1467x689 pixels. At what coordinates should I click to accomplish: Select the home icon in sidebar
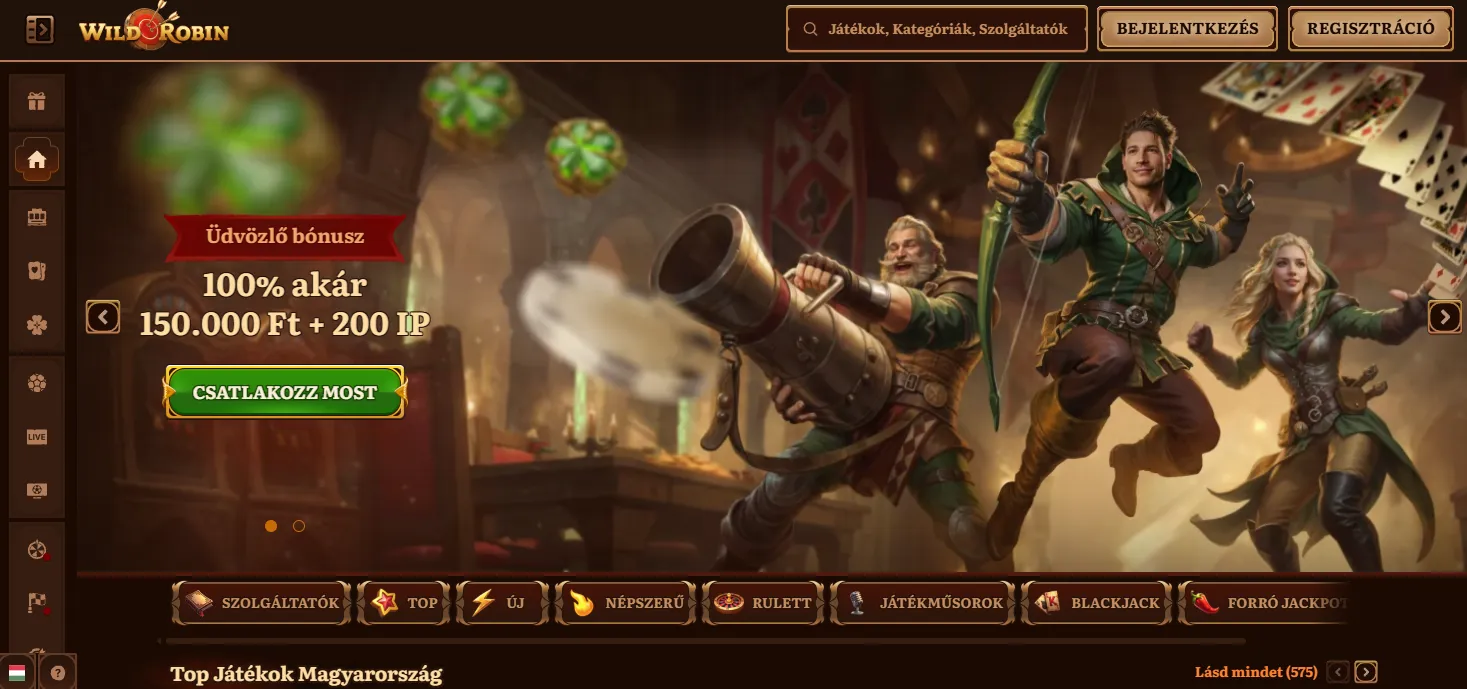pyautogui.click(x=37, y=159)
